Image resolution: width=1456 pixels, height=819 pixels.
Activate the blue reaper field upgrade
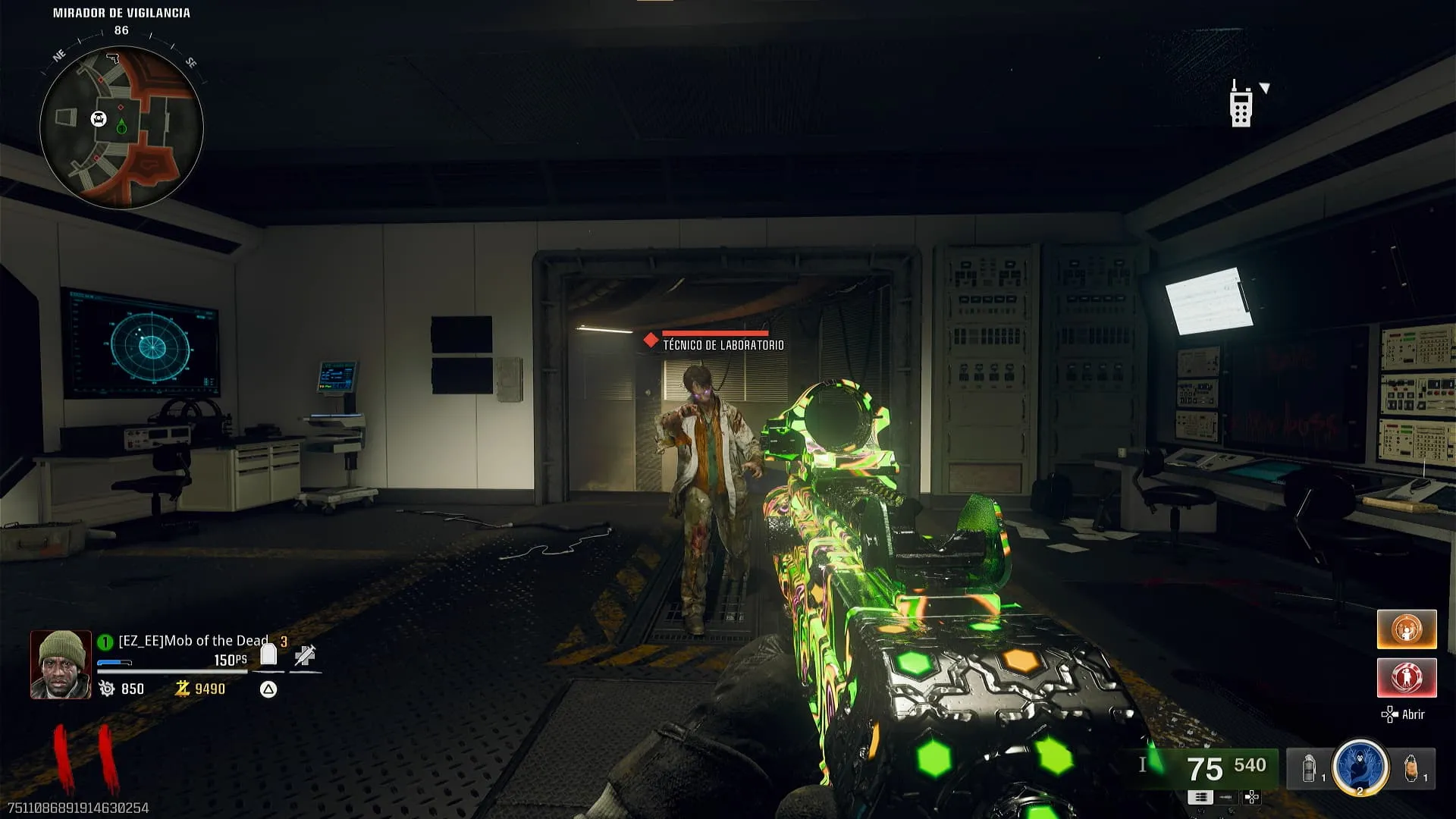(x=1360, y=767)
